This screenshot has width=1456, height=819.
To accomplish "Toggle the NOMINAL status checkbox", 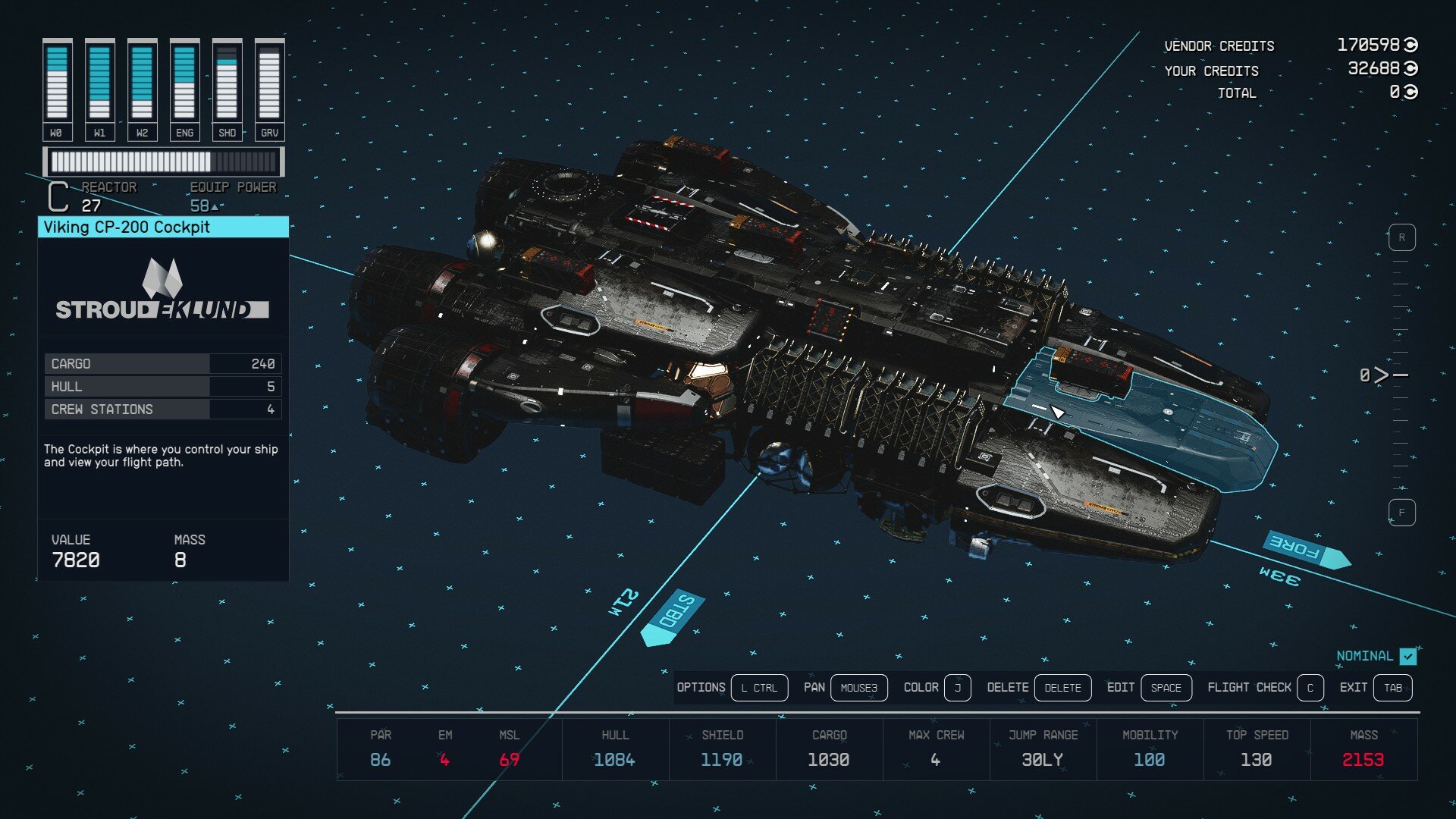I will coord(1408,657).
